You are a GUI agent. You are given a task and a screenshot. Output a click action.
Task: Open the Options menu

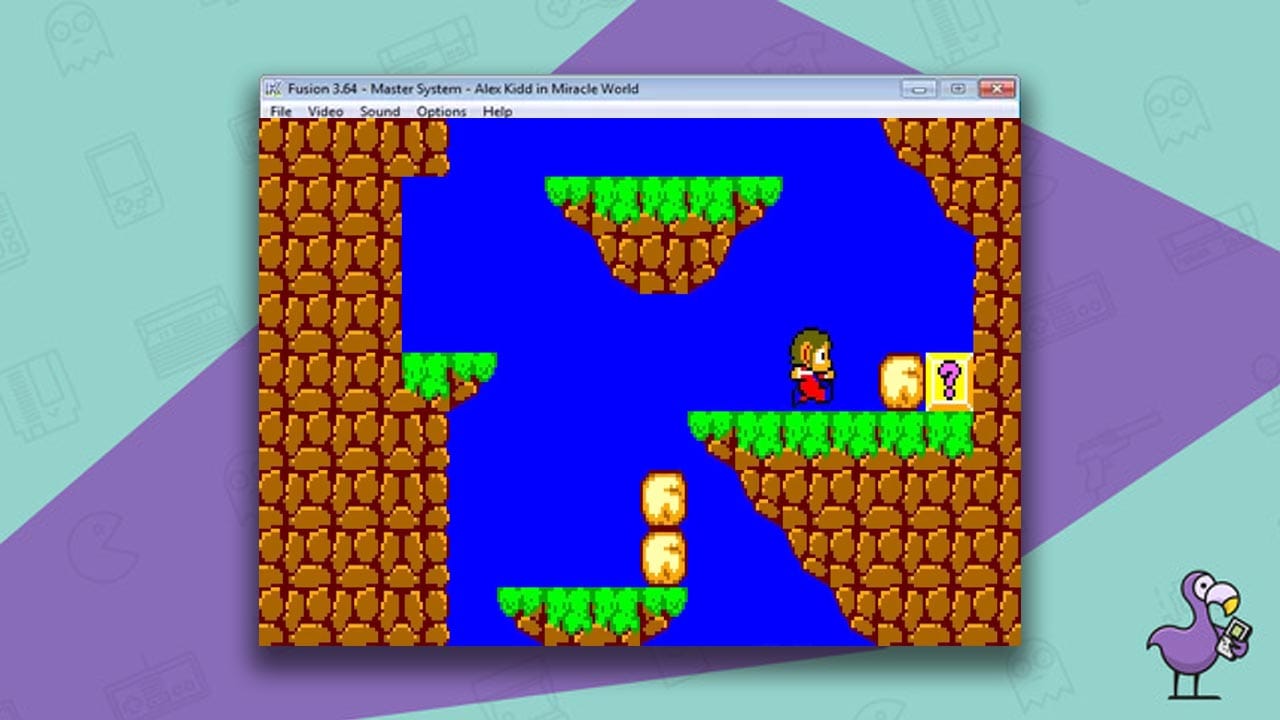pos(441,112)
